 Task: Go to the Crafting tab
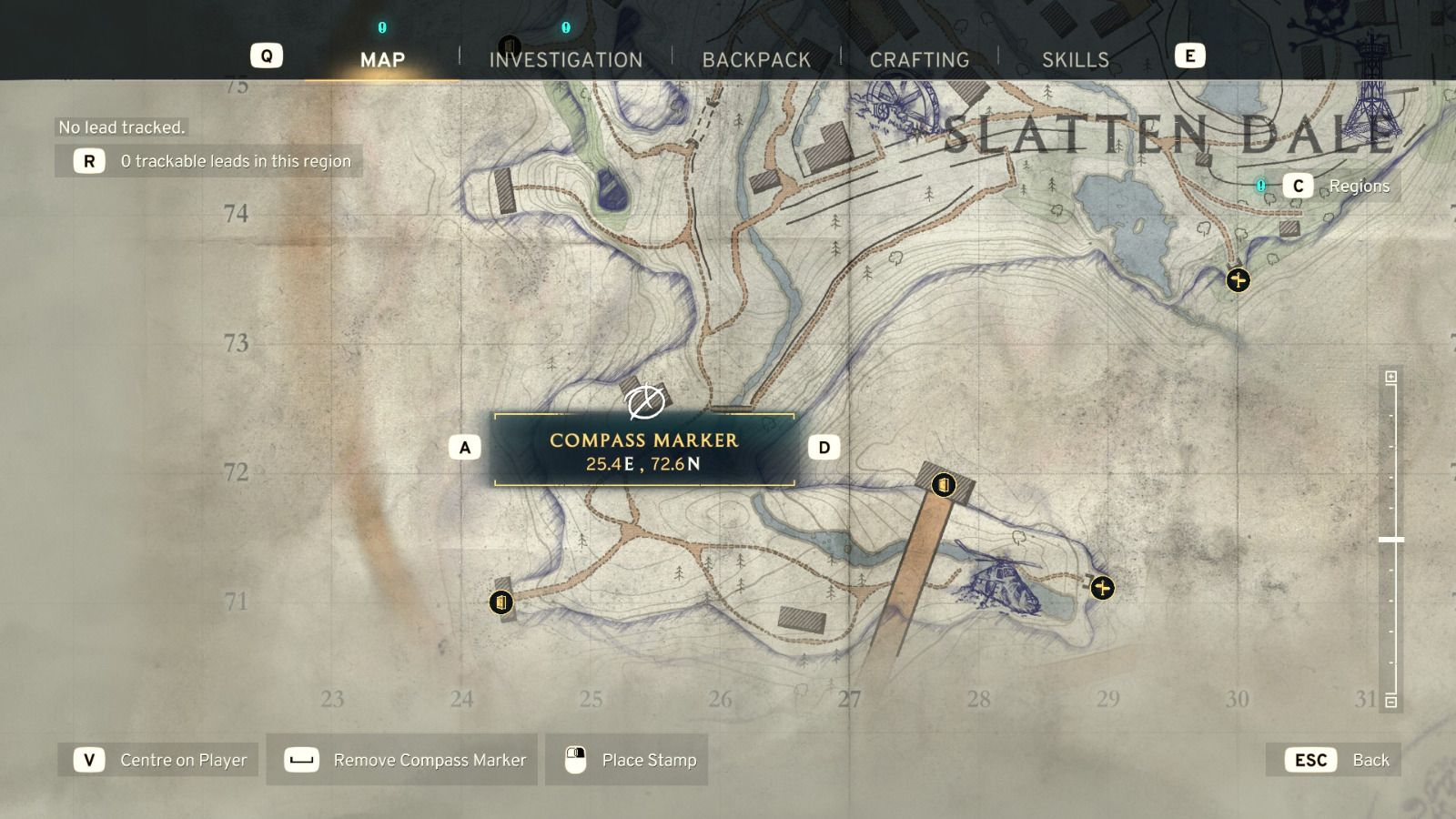(x=919, y=60)
